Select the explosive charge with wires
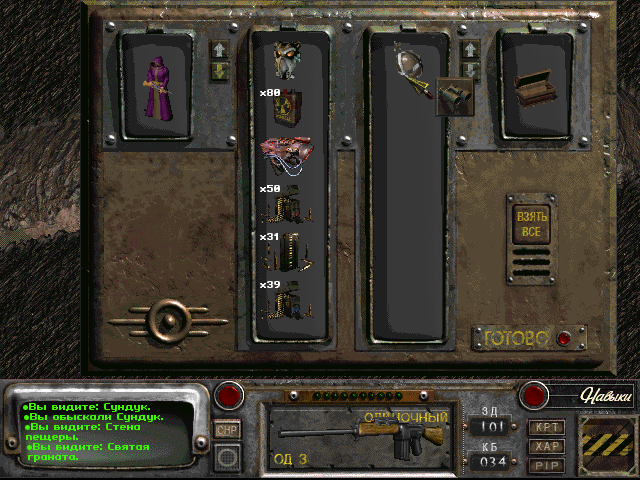The image size is (640, 480). pyautogui.click(x=289, y=153)
